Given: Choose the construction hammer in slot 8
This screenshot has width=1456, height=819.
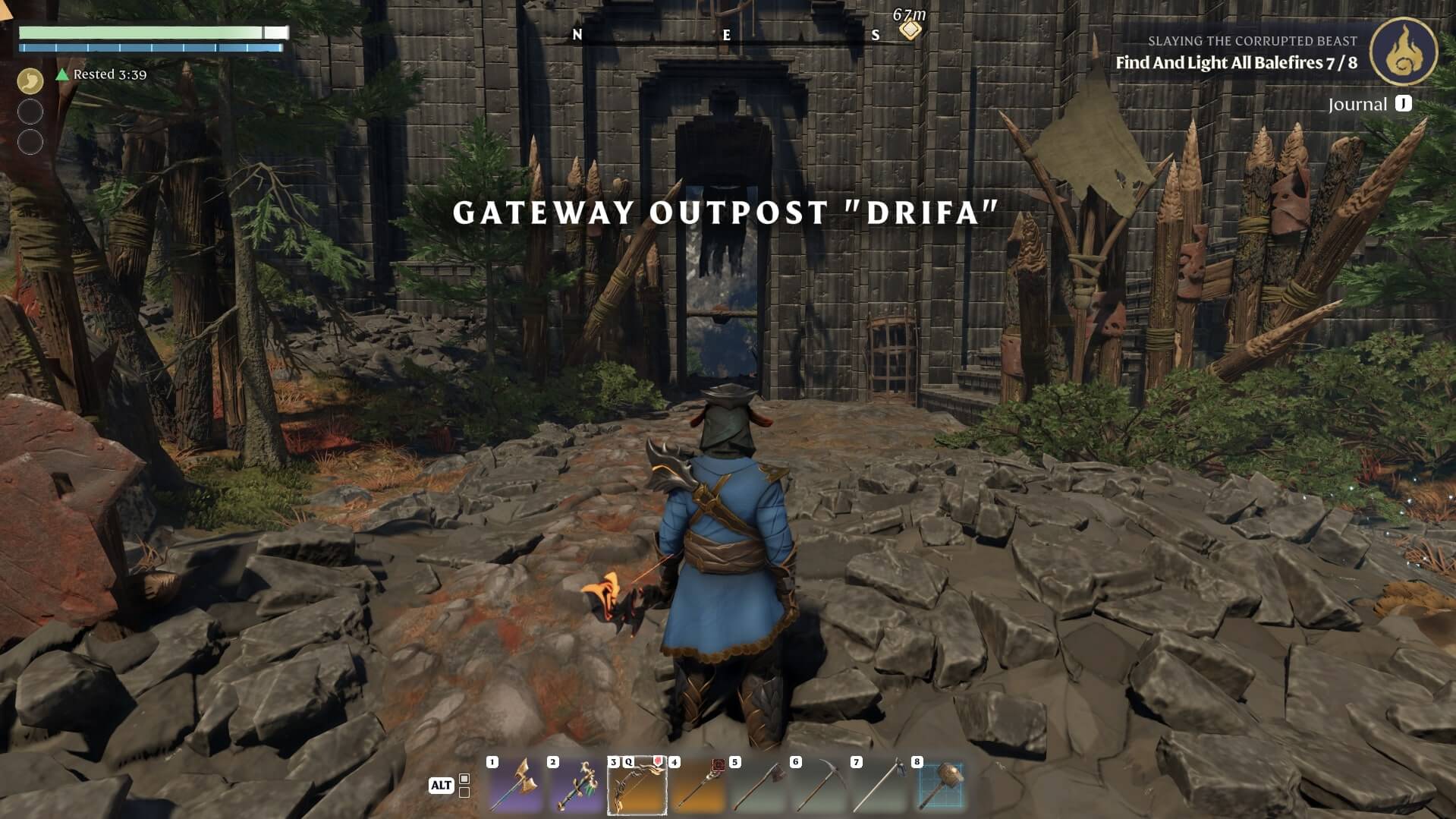Looking at the screenshot, I should pyautogui.click(x=941, y=786).
